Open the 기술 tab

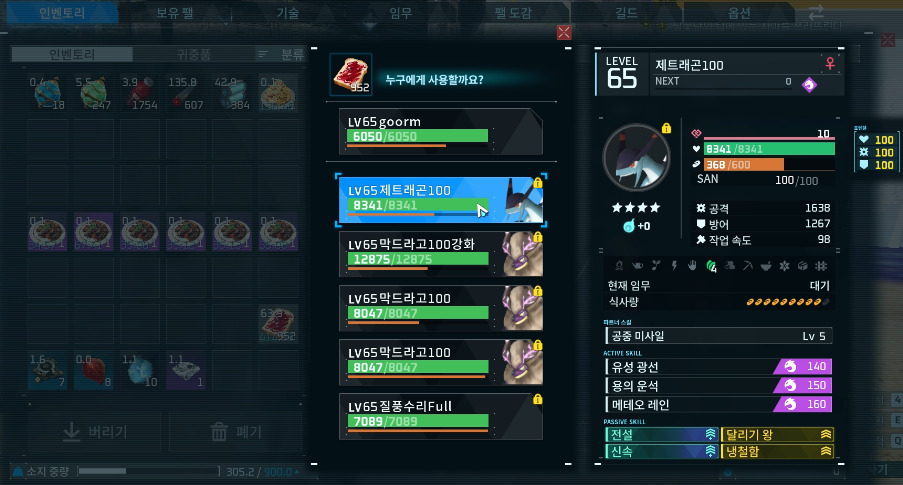287,13
